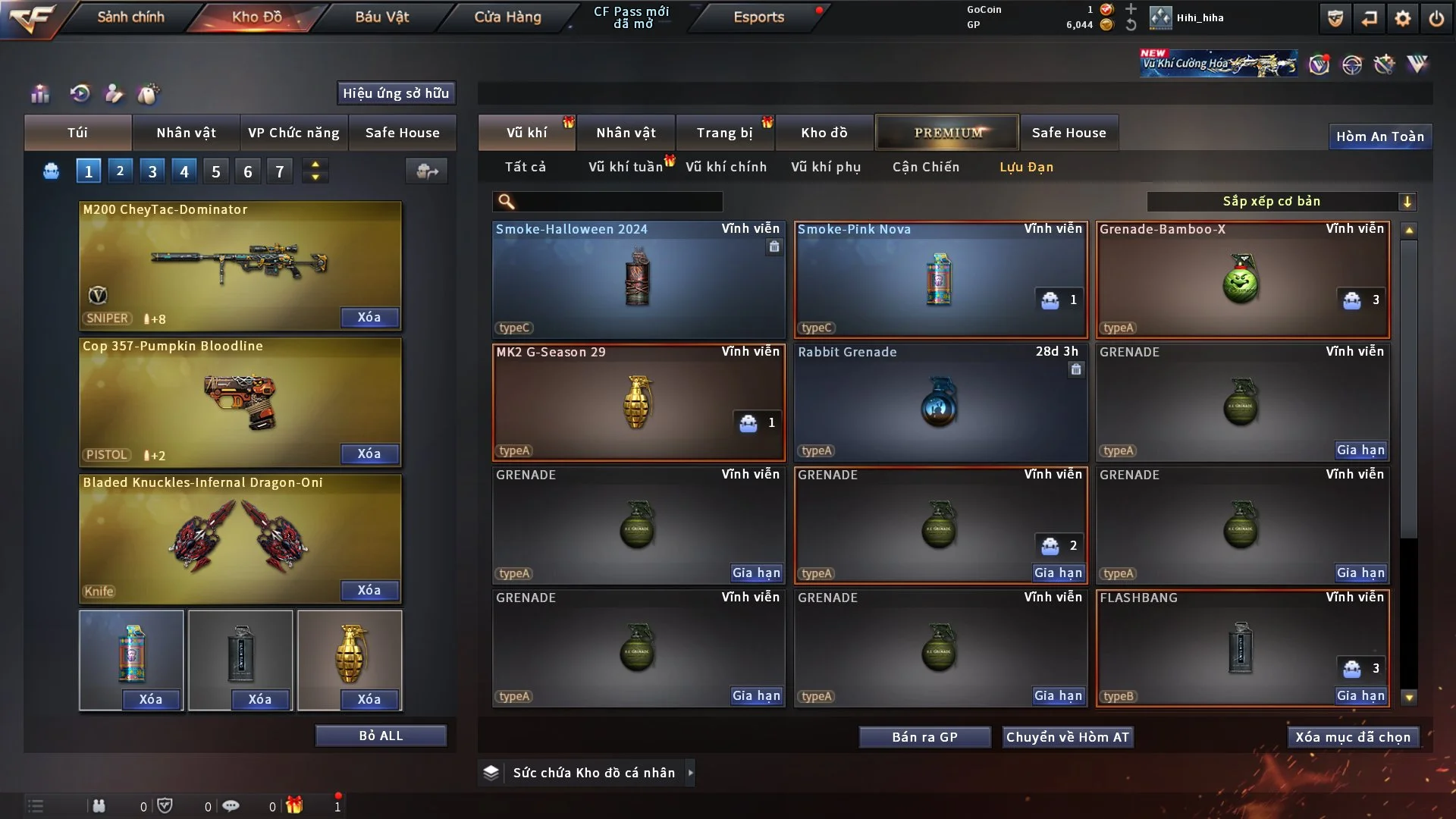
Task: Open the Sắp xếp cơ bản sort dropdown
Action: (x=1281, y=201)
